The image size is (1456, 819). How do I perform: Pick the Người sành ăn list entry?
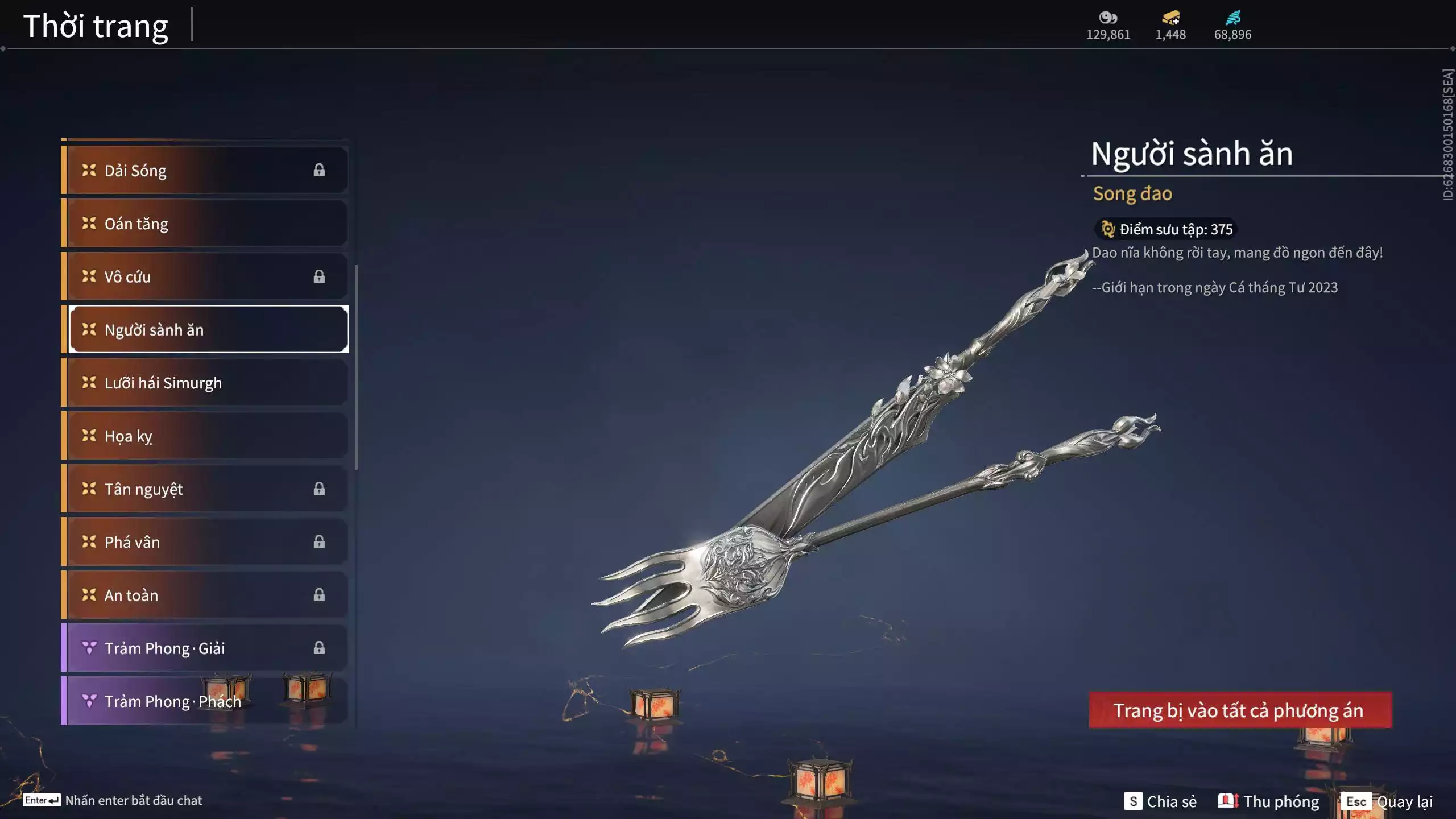pos(208,330)
